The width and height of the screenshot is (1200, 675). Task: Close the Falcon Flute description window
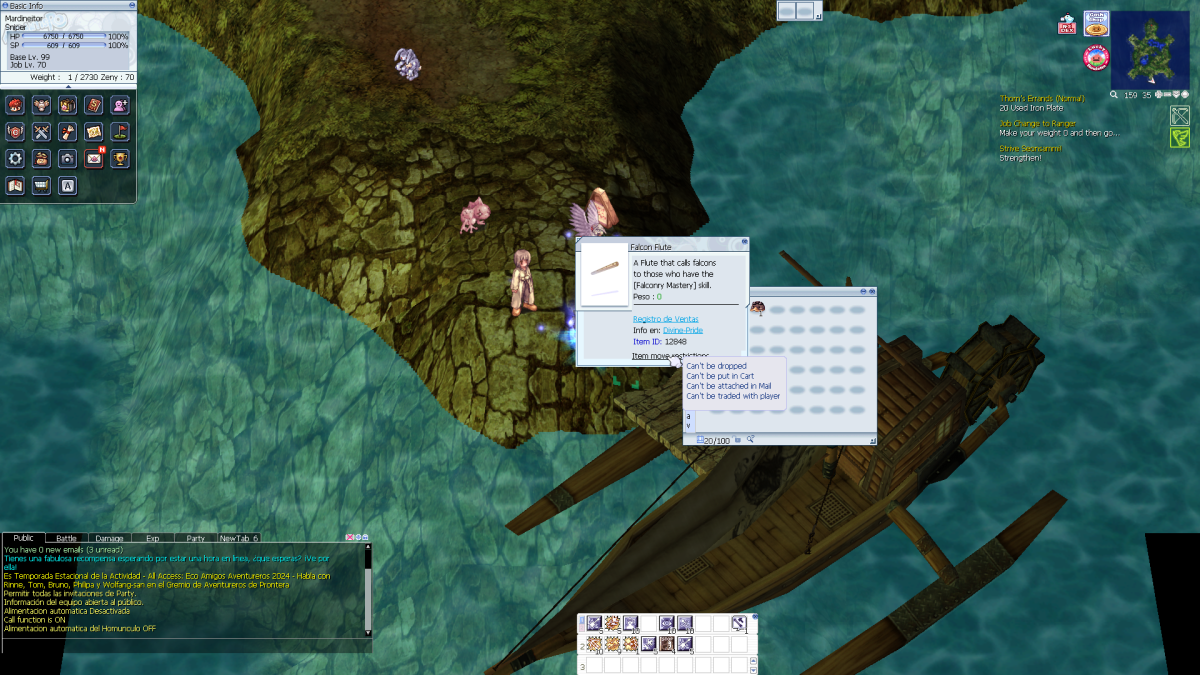point(743,241)
